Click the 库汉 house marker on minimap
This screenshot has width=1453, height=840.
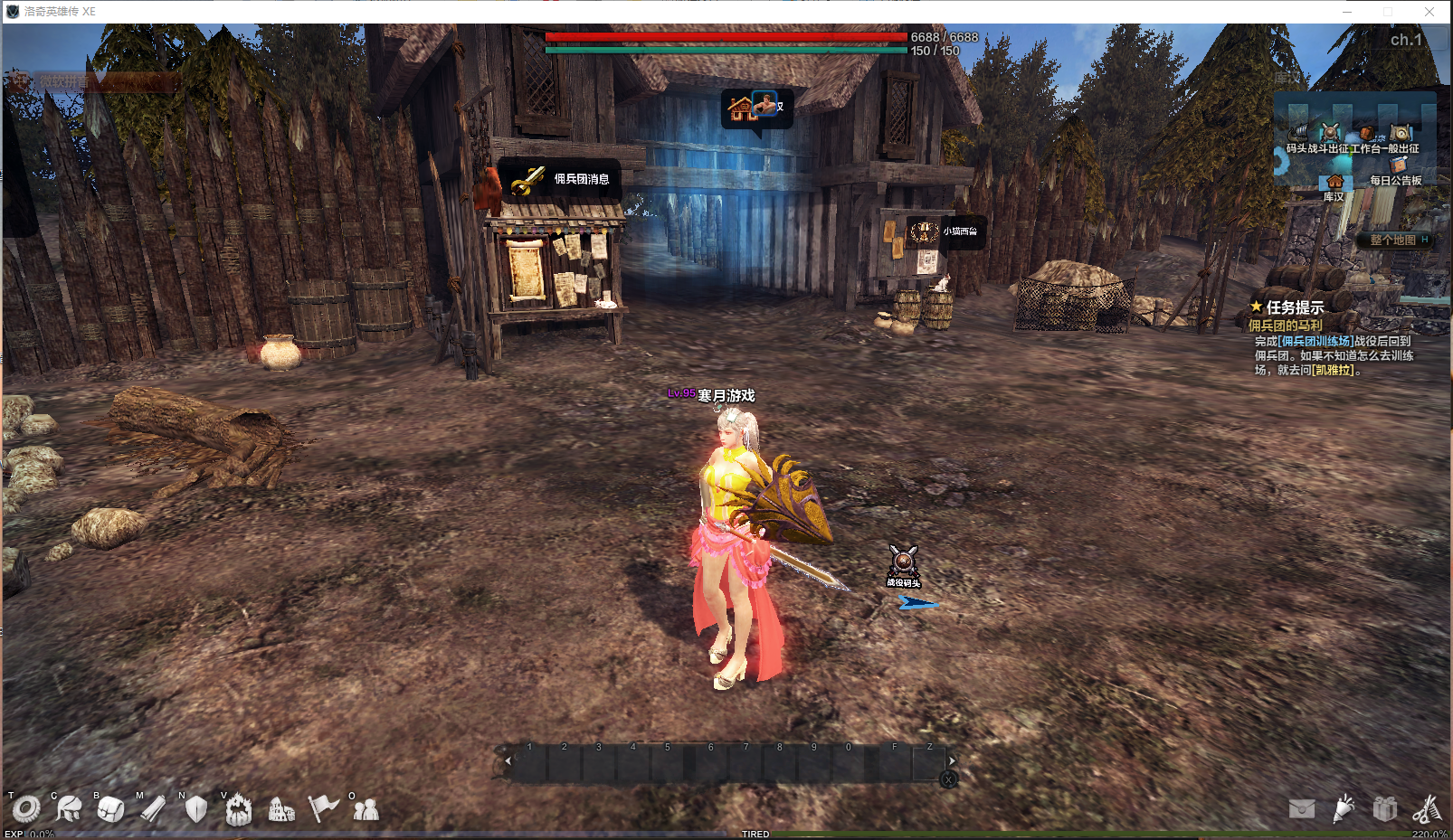pyautogui.click(x=1334, y=183)
